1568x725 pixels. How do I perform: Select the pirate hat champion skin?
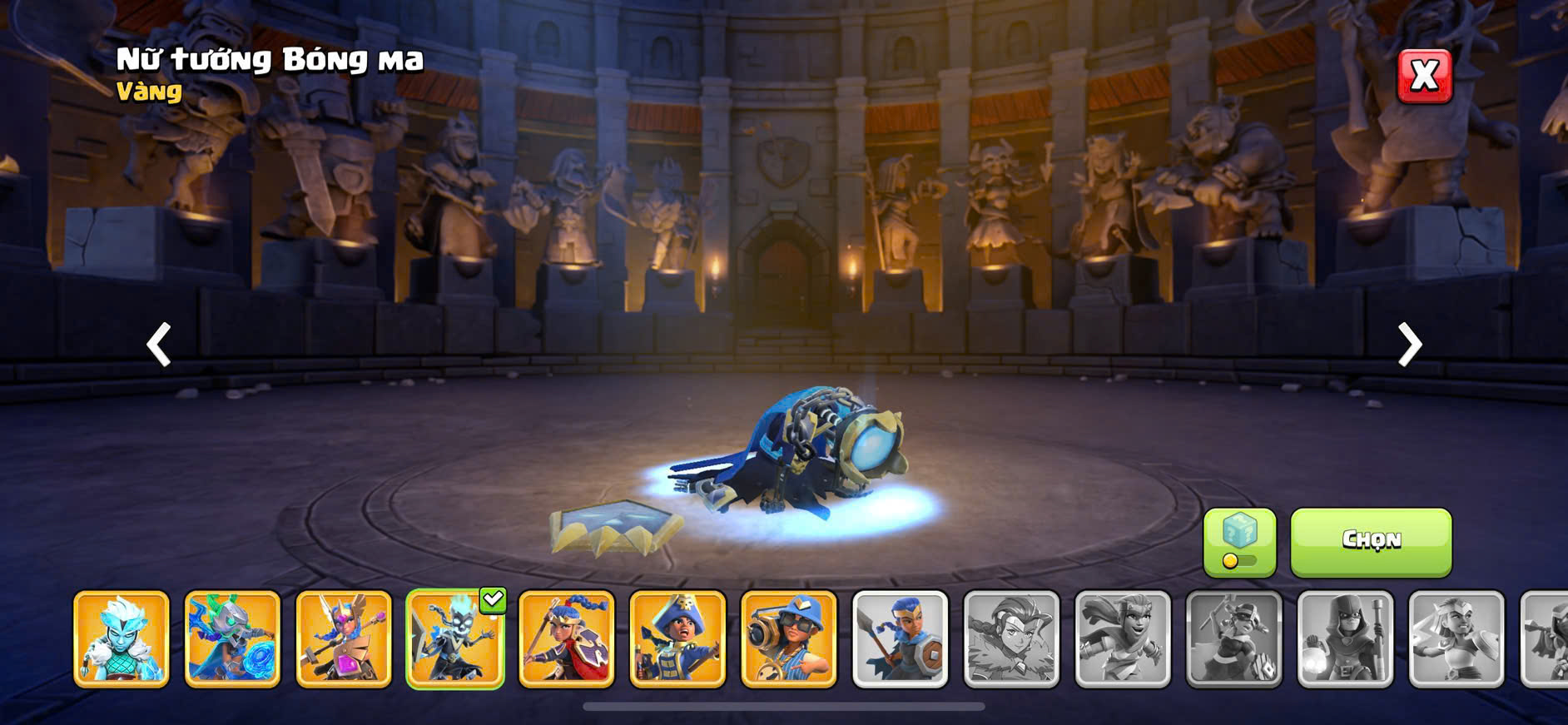tap(677, 639)
